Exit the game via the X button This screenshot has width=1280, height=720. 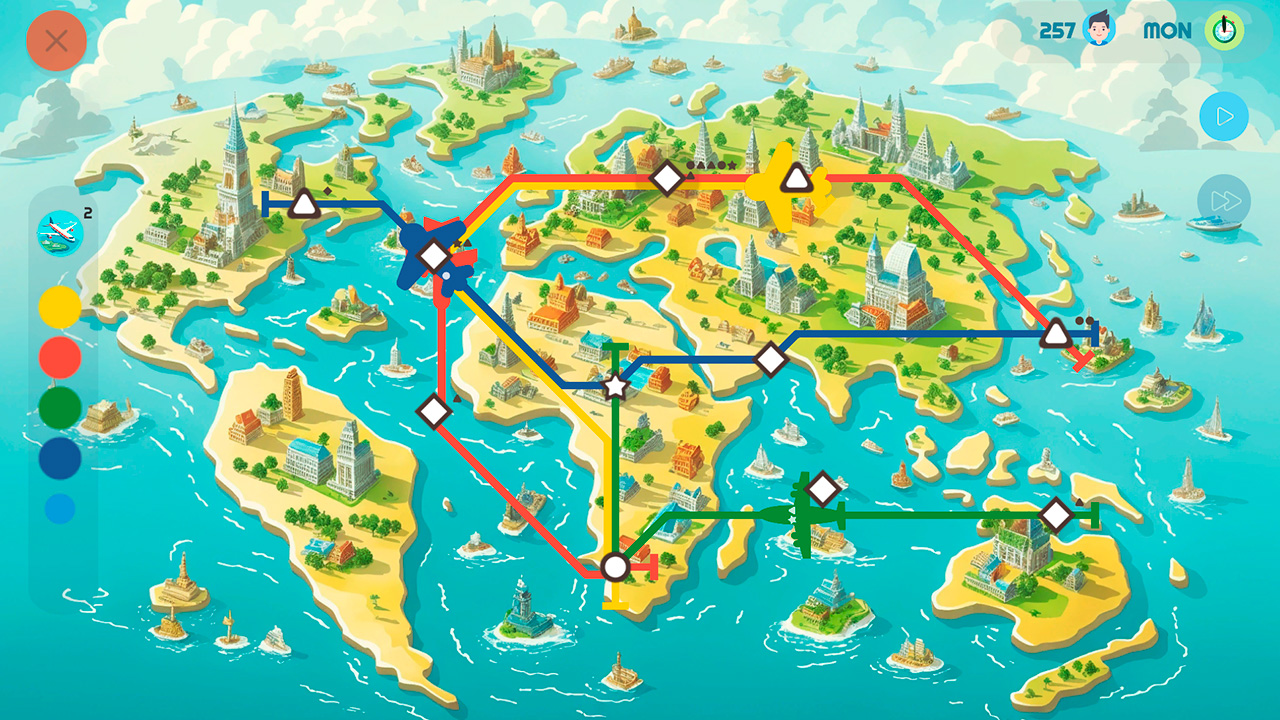(57, 41)
